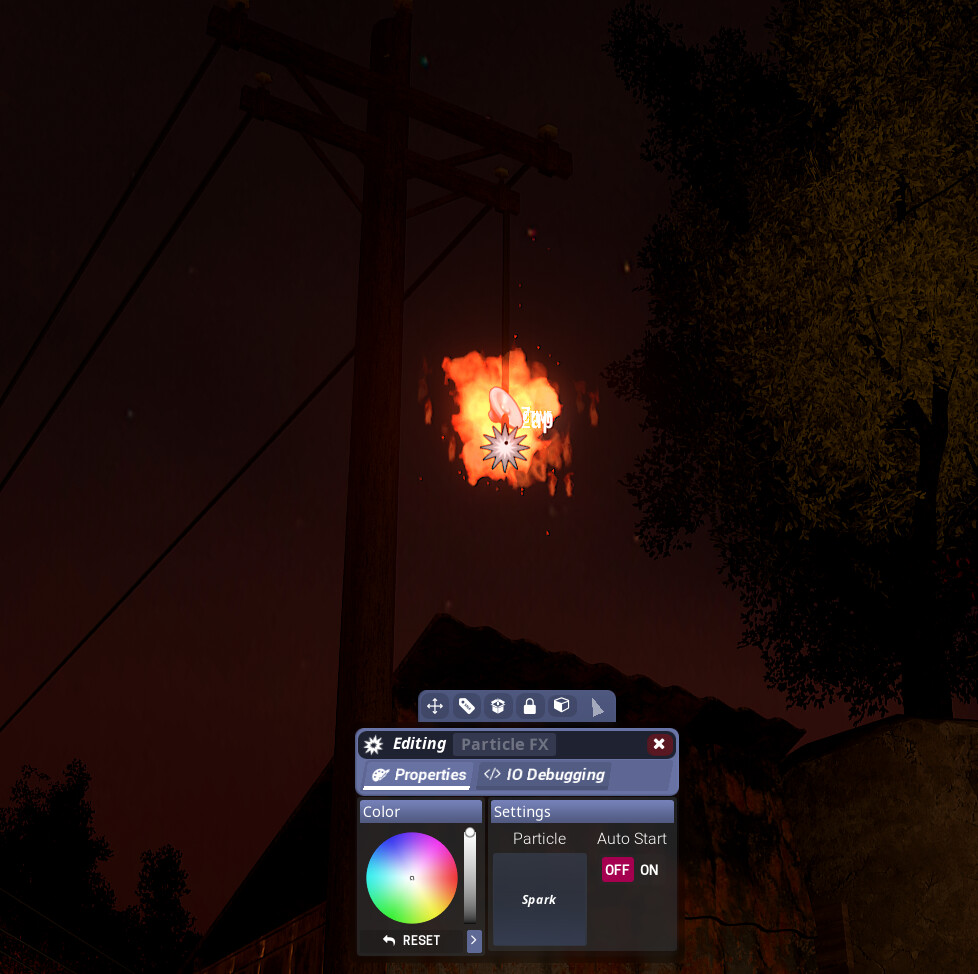Set Auto Start to OFF
Screen dimensions: 978x974
click(x=617, y=870)
